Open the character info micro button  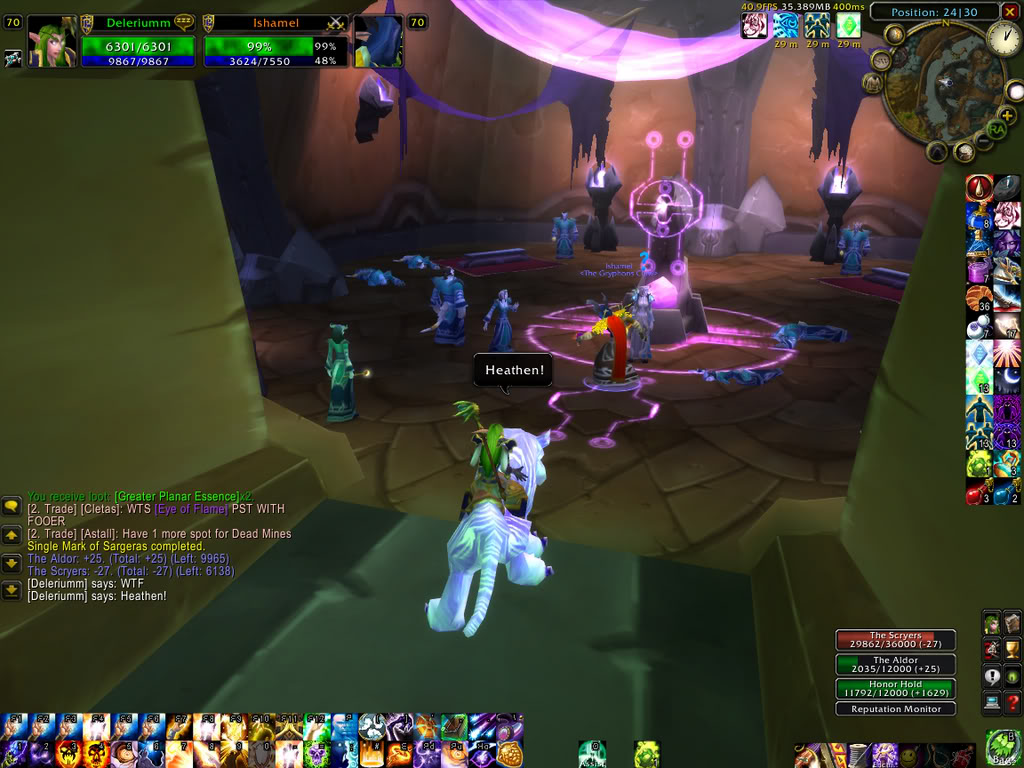(992, 624)
